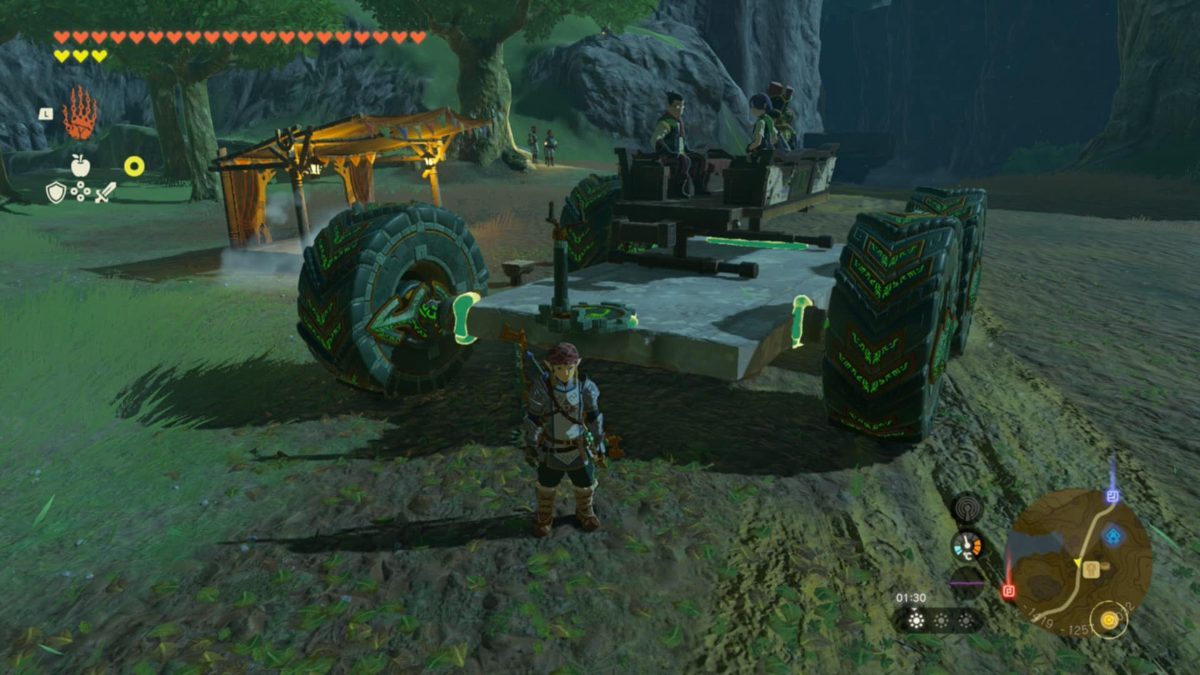Click the red pin marker by minimap
This screenshot has width=1200, height=675.
click(x=1008, y=591)
